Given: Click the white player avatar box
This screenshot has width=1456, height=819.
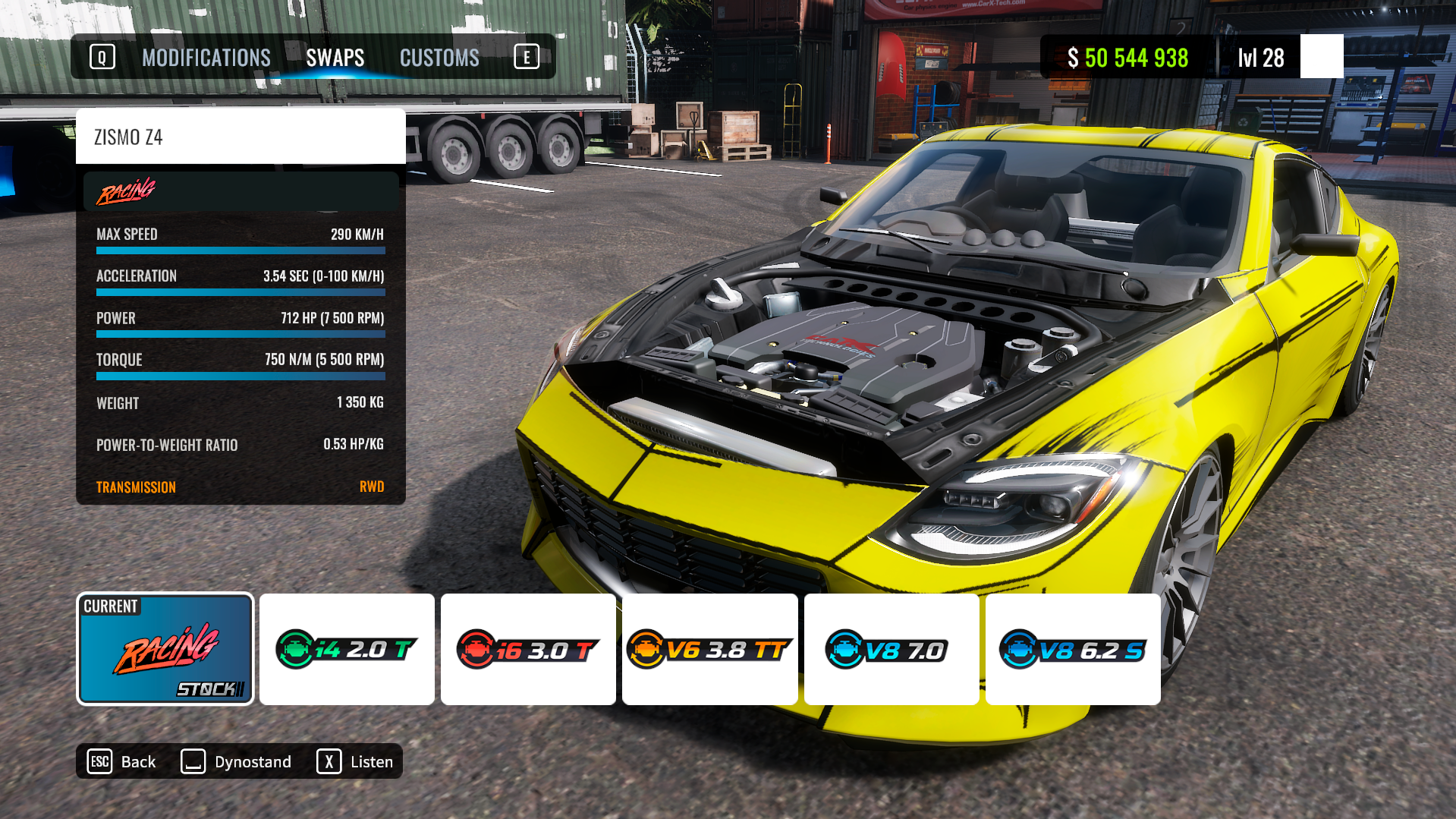Looking at the screenshot, I should (x=1321, y=56).
